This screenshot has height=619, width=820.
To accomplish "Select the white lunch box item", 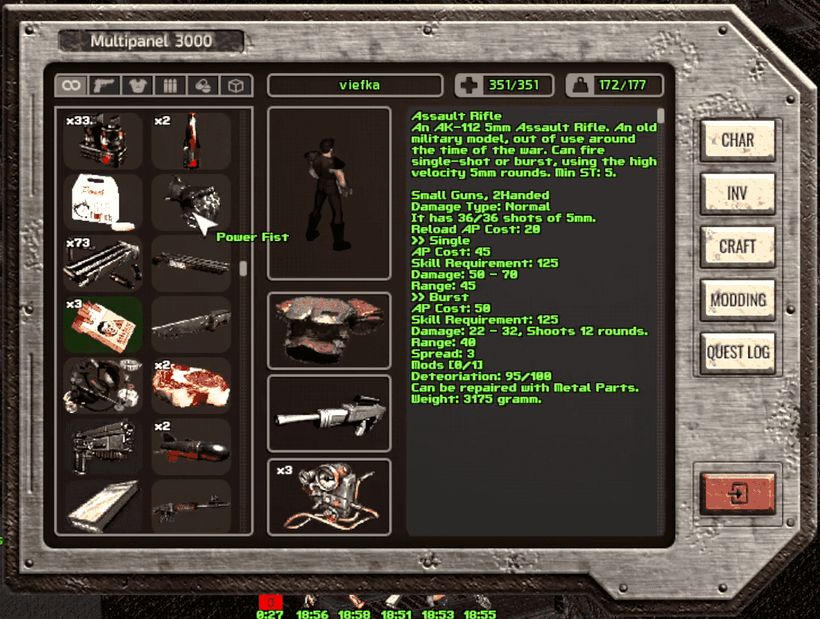I will pos(103,202).
